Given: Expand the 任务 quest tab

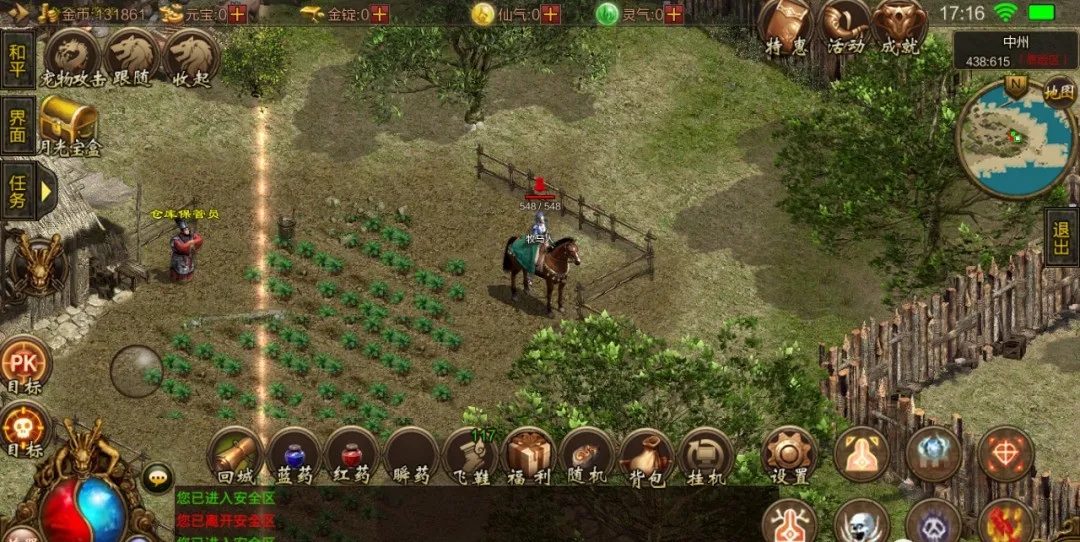Looking at the screenshot, I should click(18, 189).
